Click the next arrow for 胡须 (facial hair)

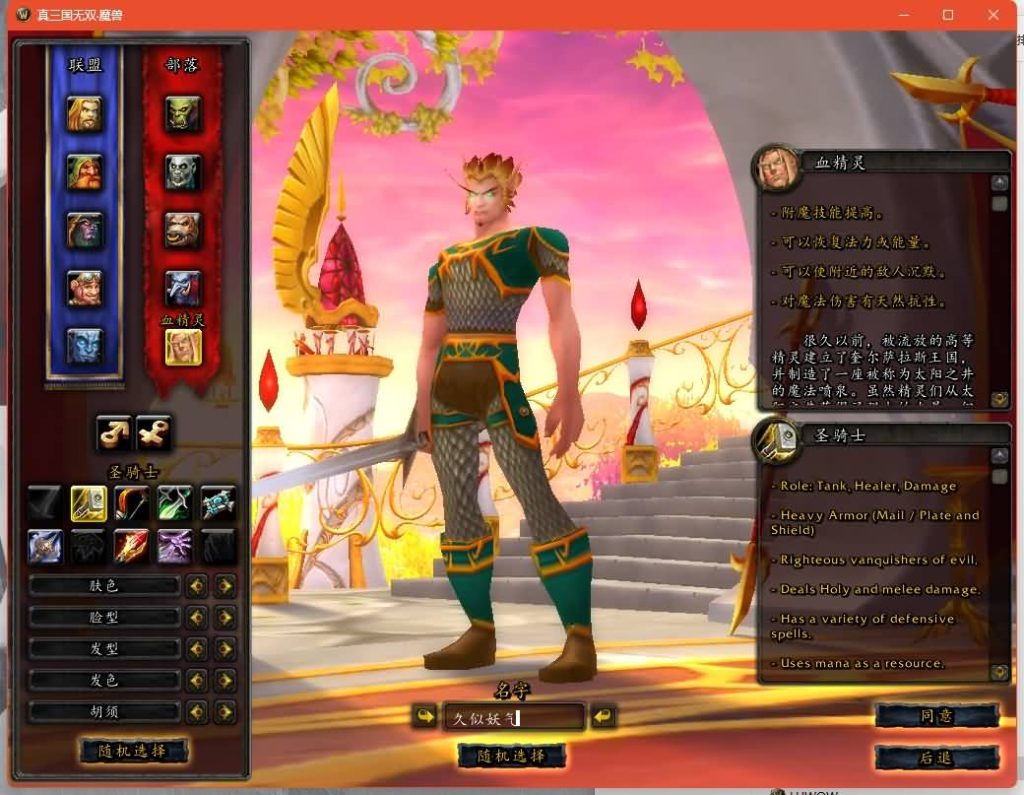pos(226,712)
